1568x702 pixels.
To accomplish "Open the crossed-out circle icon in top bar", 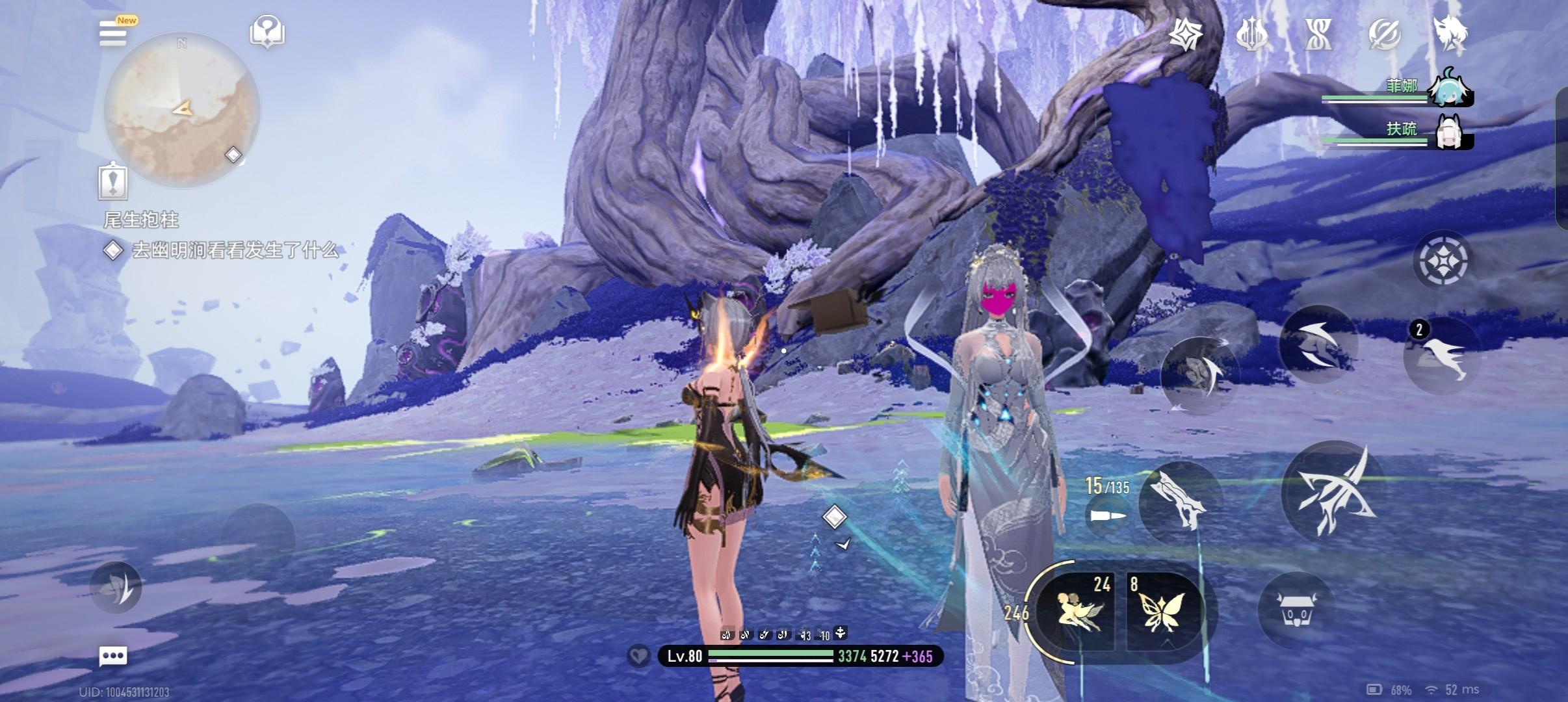I will 1384,33.
